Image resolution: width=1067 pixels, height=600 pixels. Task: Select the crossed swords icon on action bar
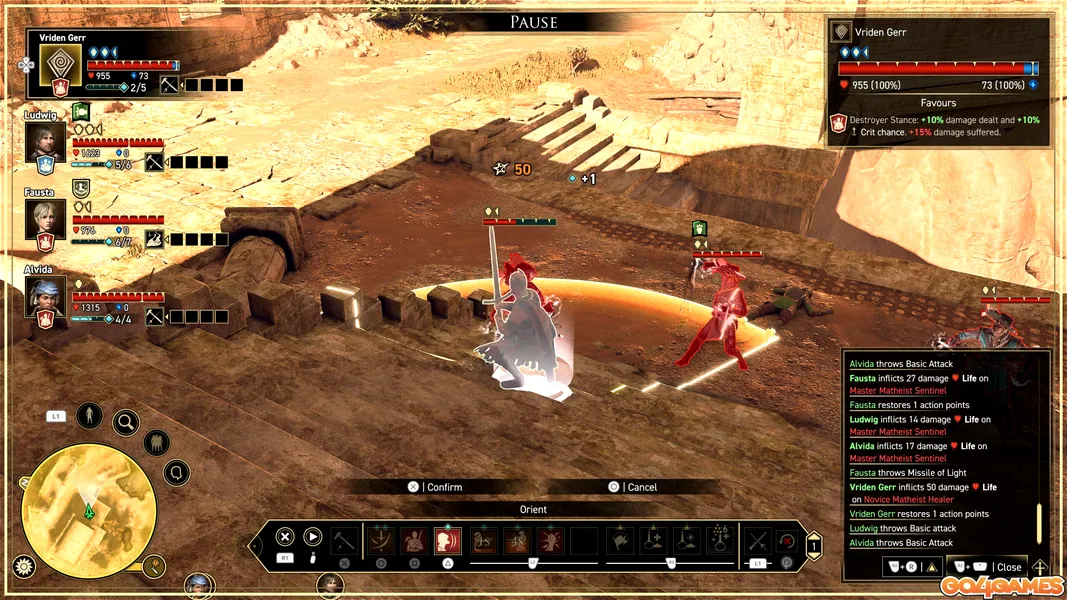[x=757, y=541]
